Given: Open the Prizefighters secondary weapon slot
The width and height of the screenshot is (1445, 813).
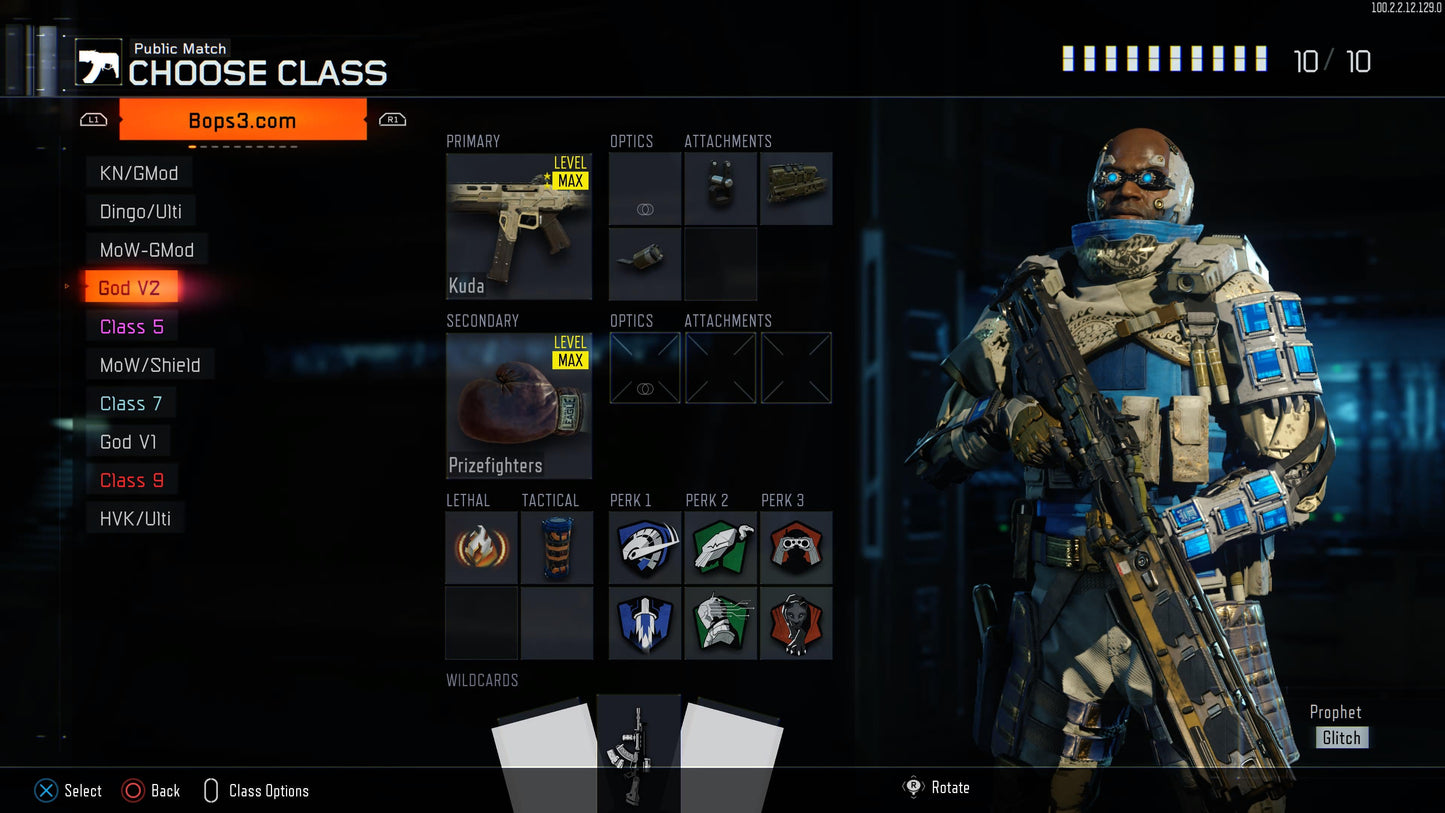Looking at the screenshot, I should coord(519,406).
